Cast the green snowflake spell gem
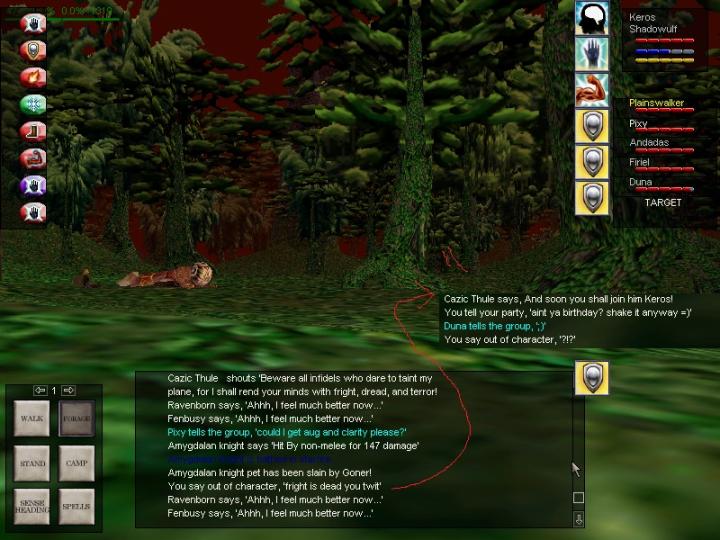 click(x=33, y=103)
